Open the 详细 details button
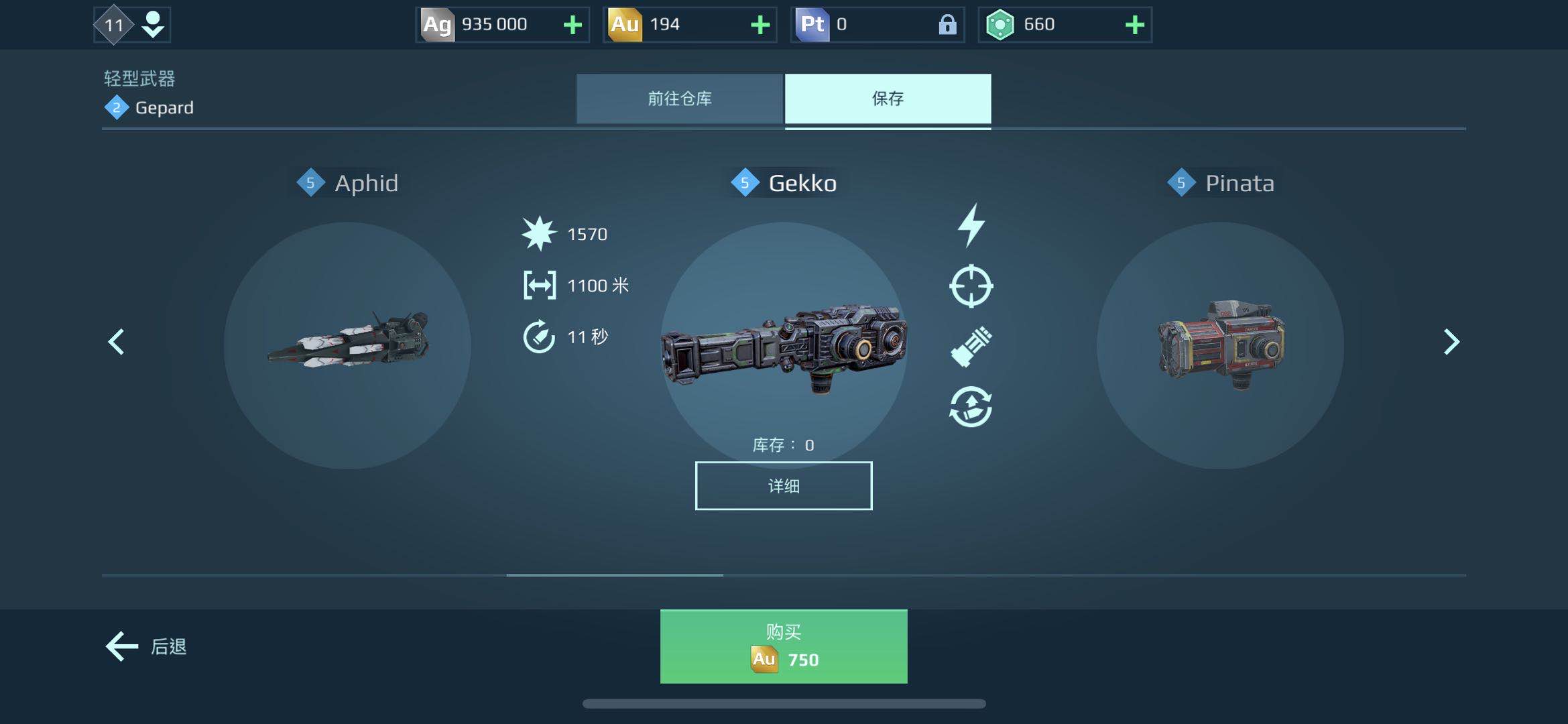 pyautogui.click(x=783, y=485)
